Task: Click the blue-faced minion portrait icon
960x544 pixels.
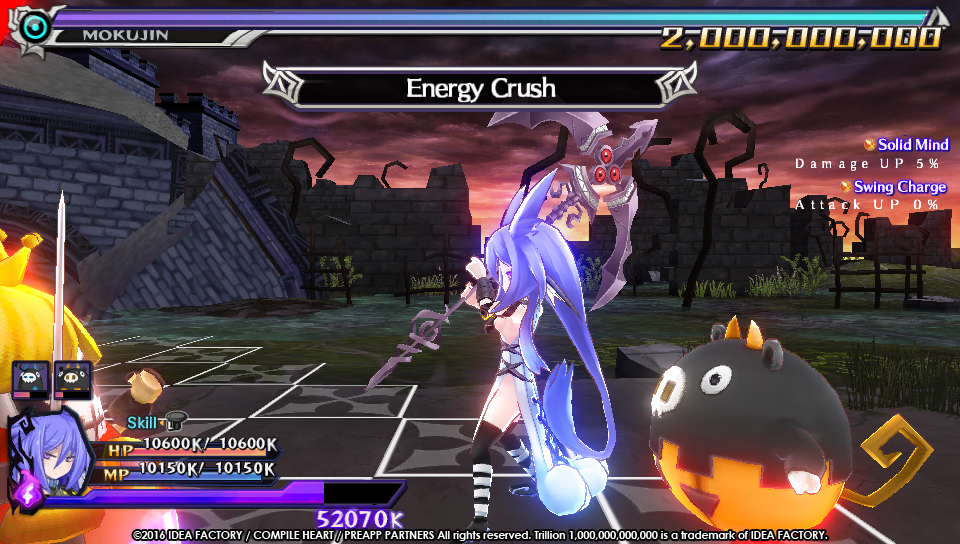Action: point(28,380)
